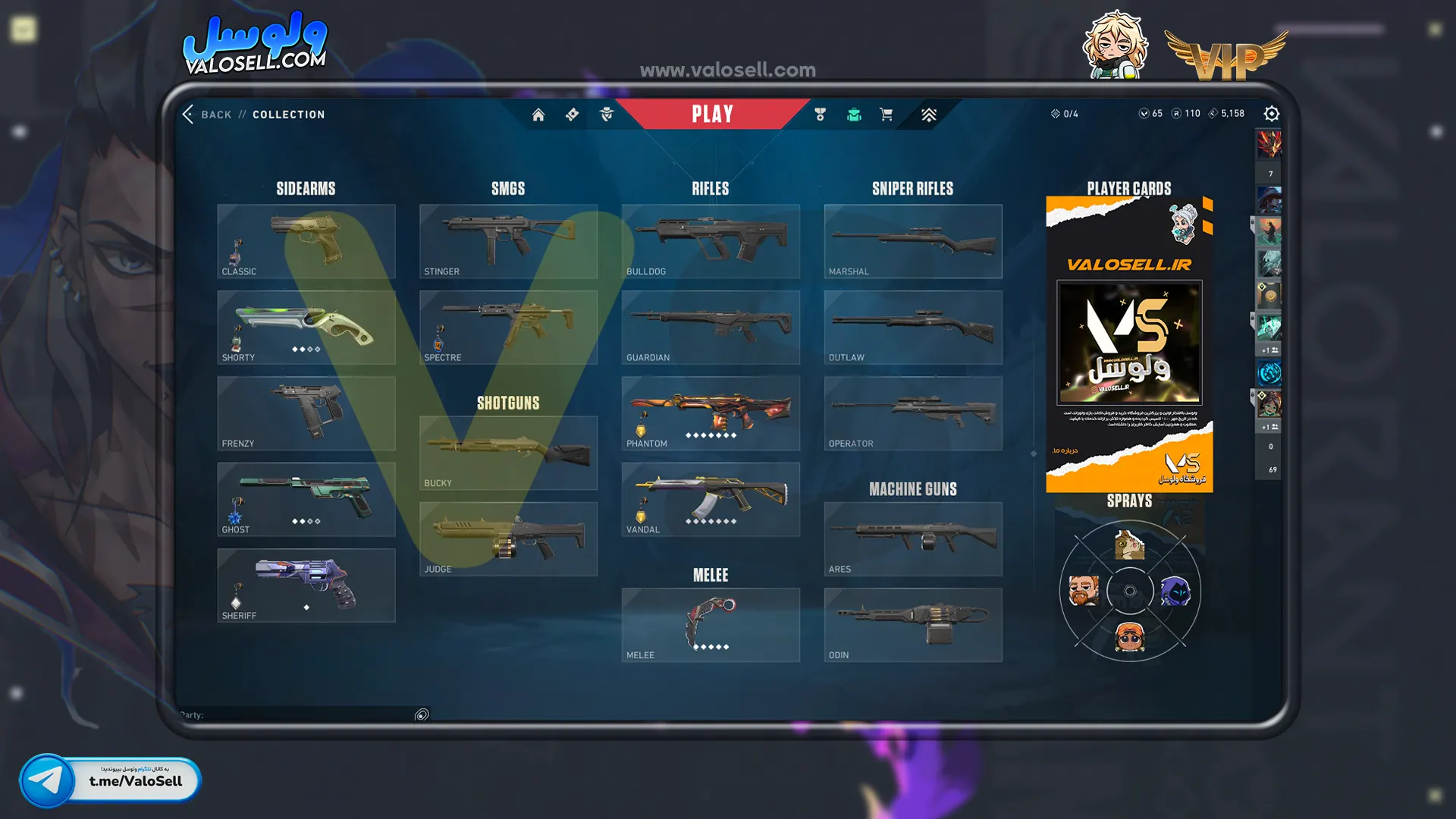Select the Odin machine gun slot

pyautogui.click(x=913, y=625)
